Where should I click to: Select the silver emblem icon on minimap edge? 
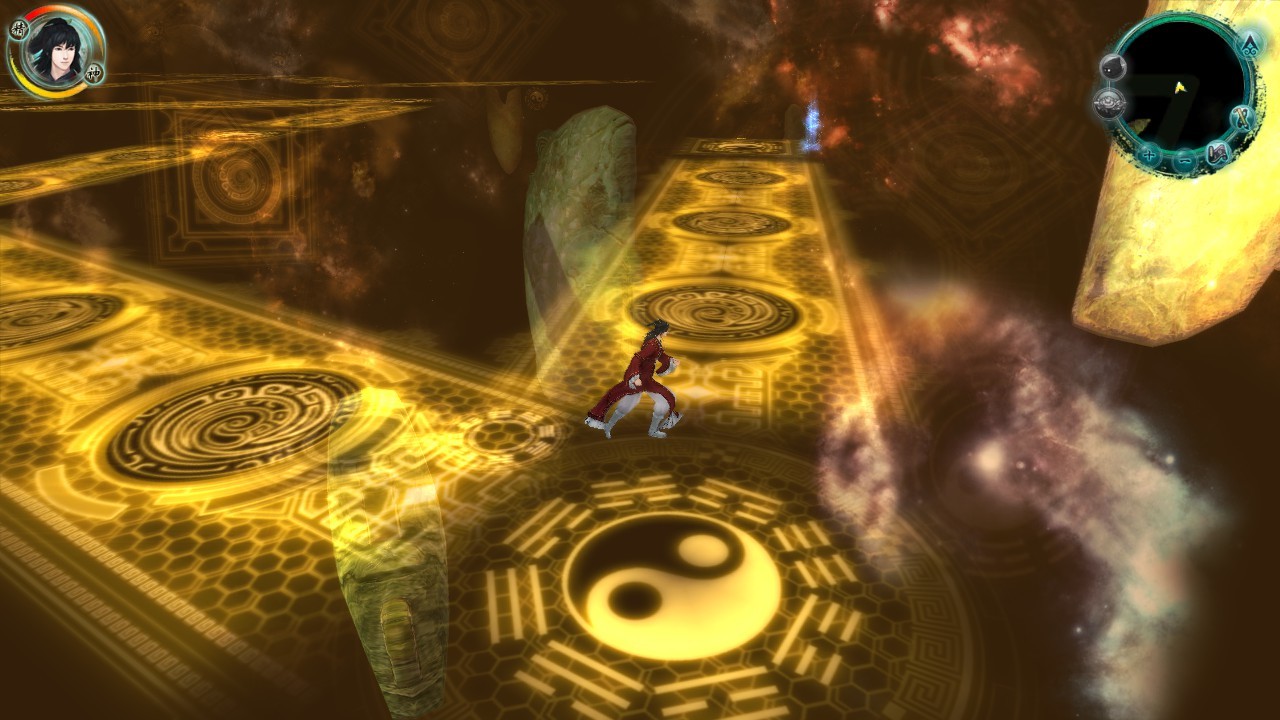[1108, 101]
